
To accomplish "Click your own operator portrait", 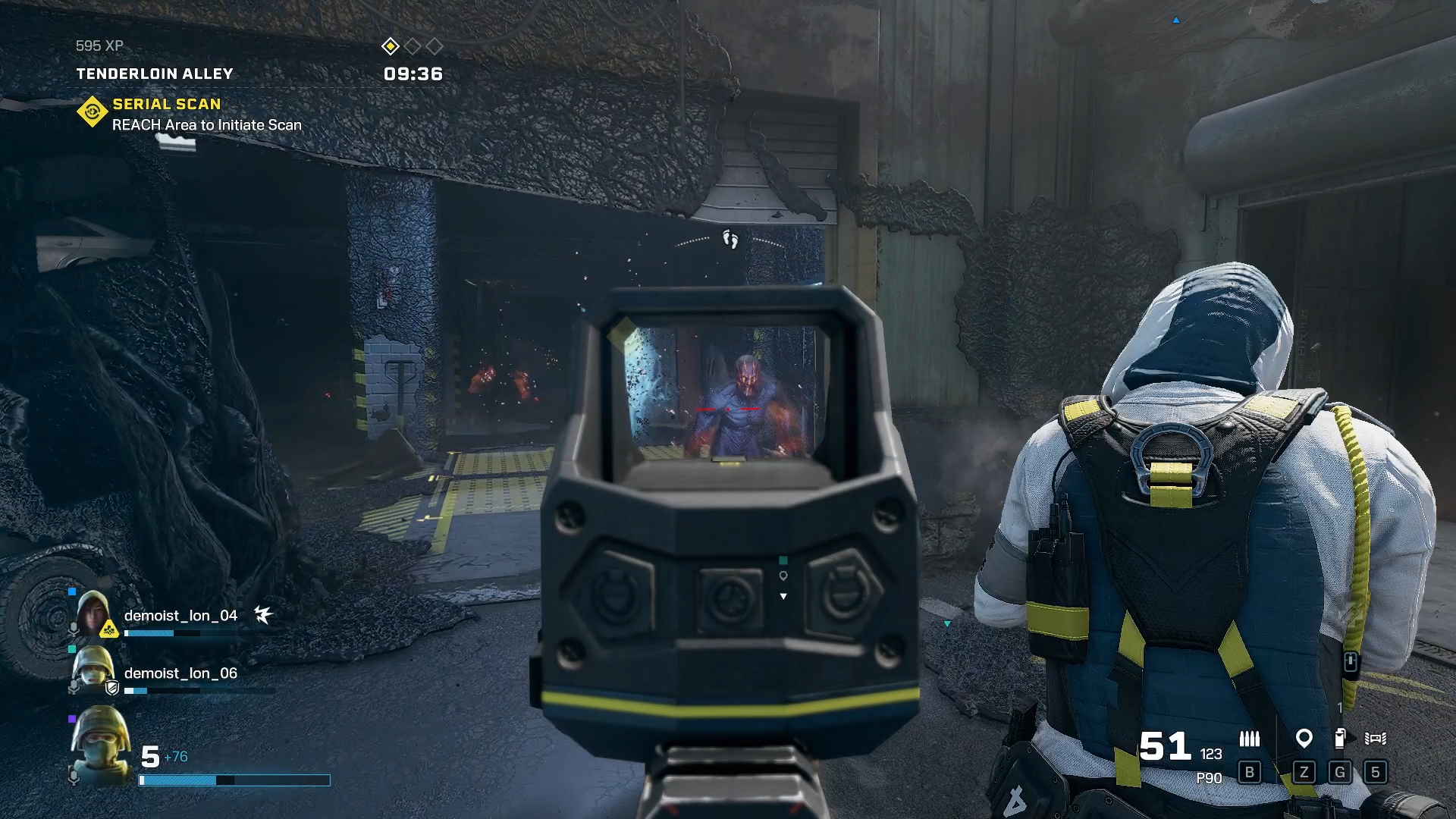I will click(100, 744).
